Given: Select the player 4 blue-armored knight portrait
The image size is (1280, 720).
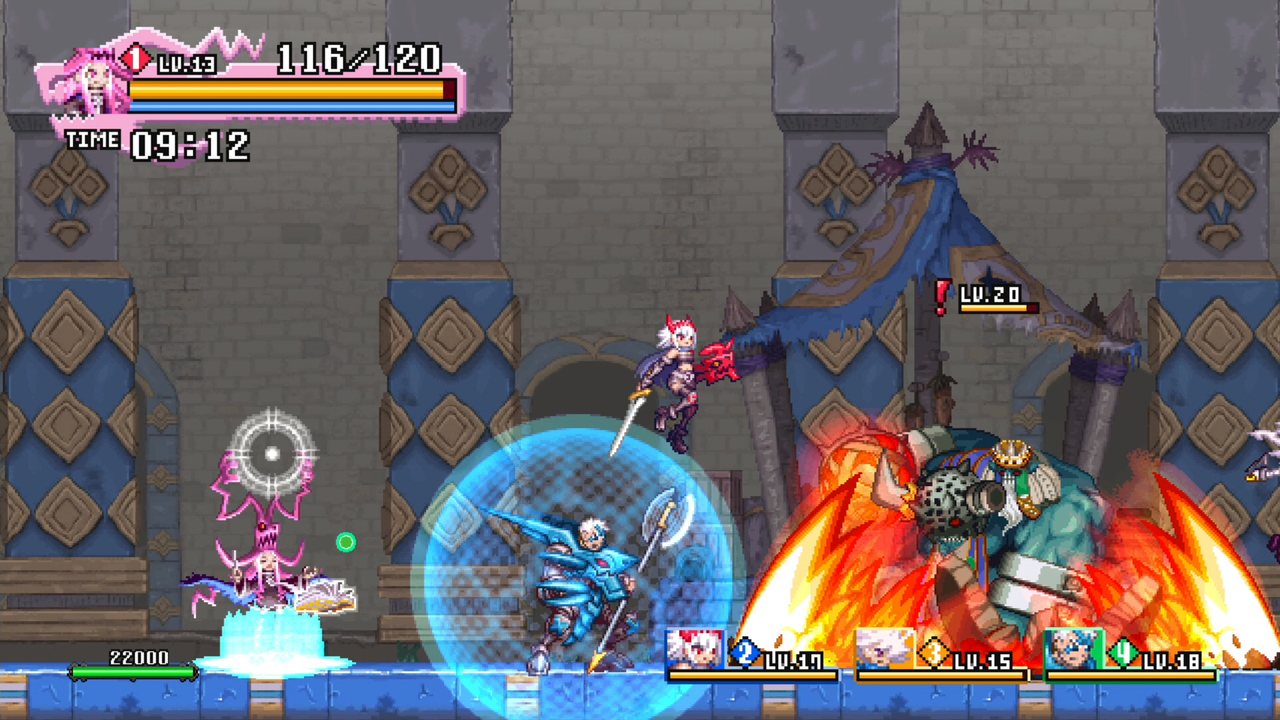Looking at the screenshot, I should tap(1073, 649).
